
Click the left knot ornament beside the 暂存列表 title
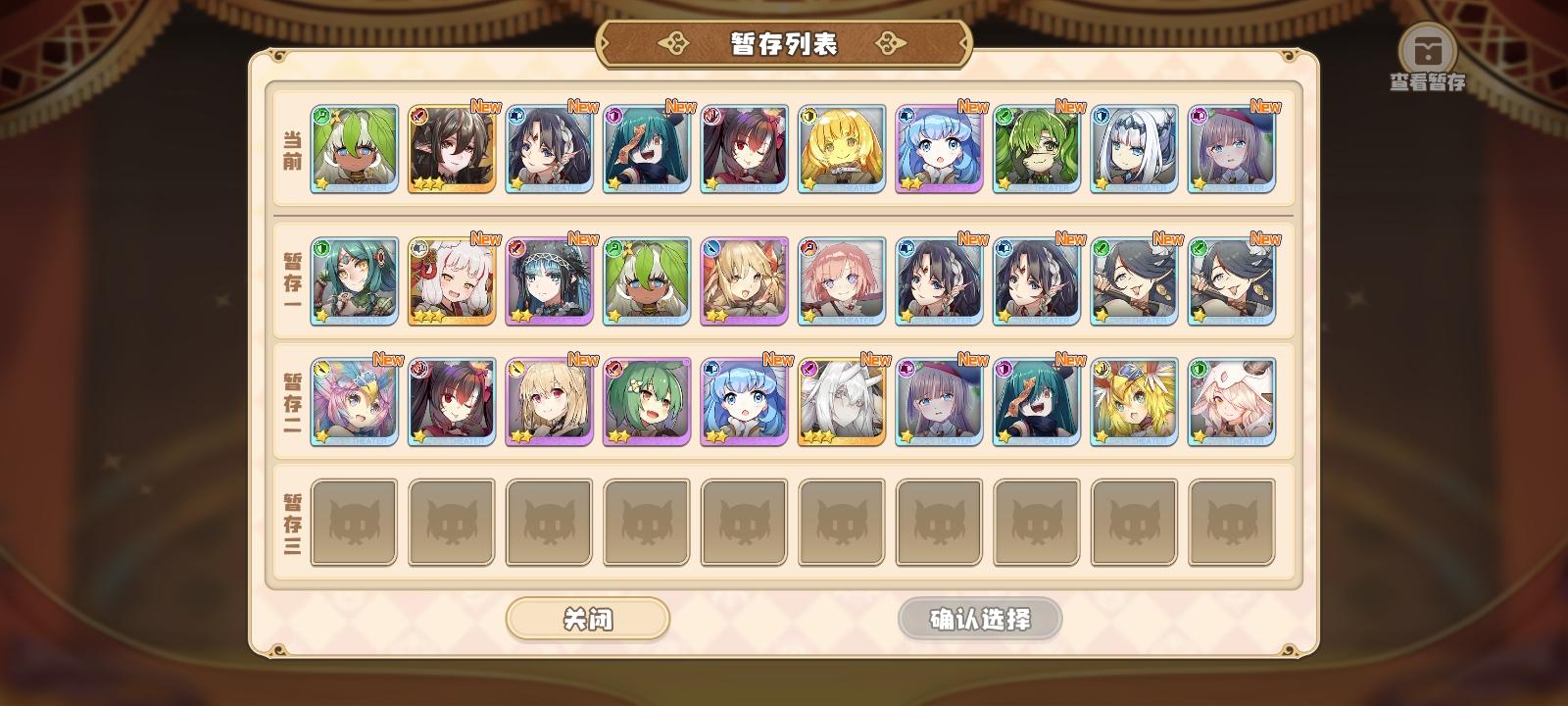(x=672, y=42)
